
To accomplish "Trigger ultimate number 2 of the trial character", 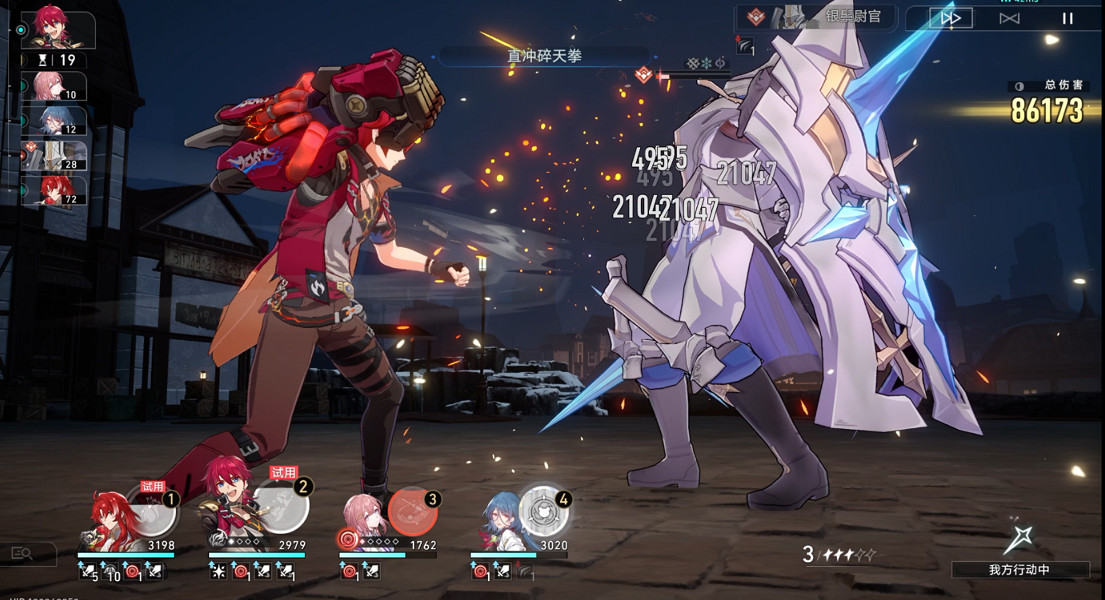I will (282, 509).
